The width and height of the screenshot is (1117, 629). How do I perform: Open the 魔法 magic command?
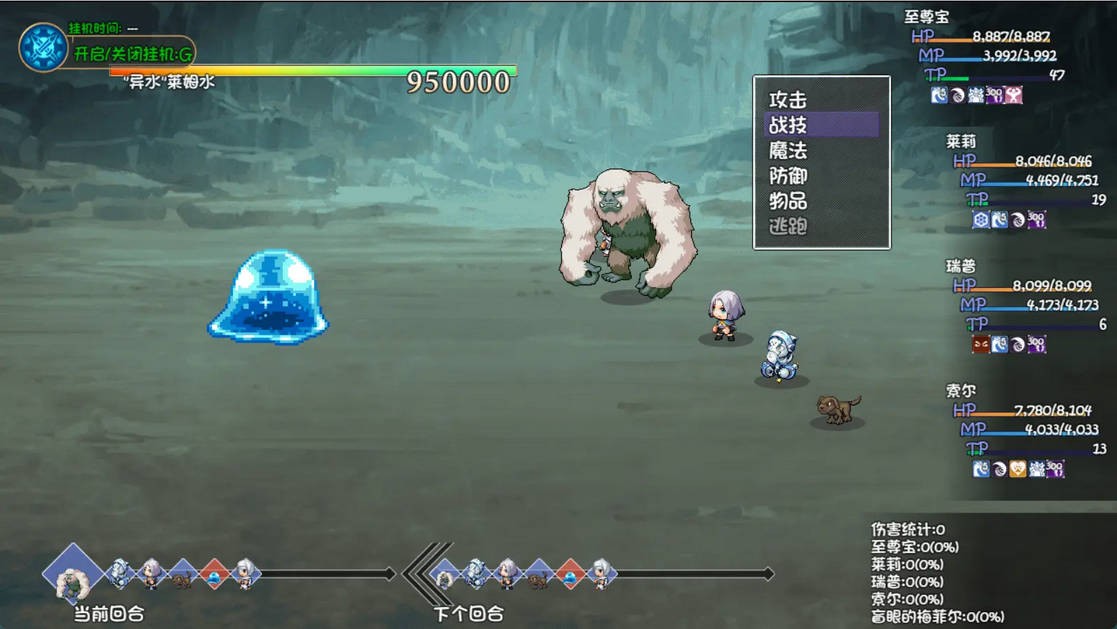coord(788,150)
